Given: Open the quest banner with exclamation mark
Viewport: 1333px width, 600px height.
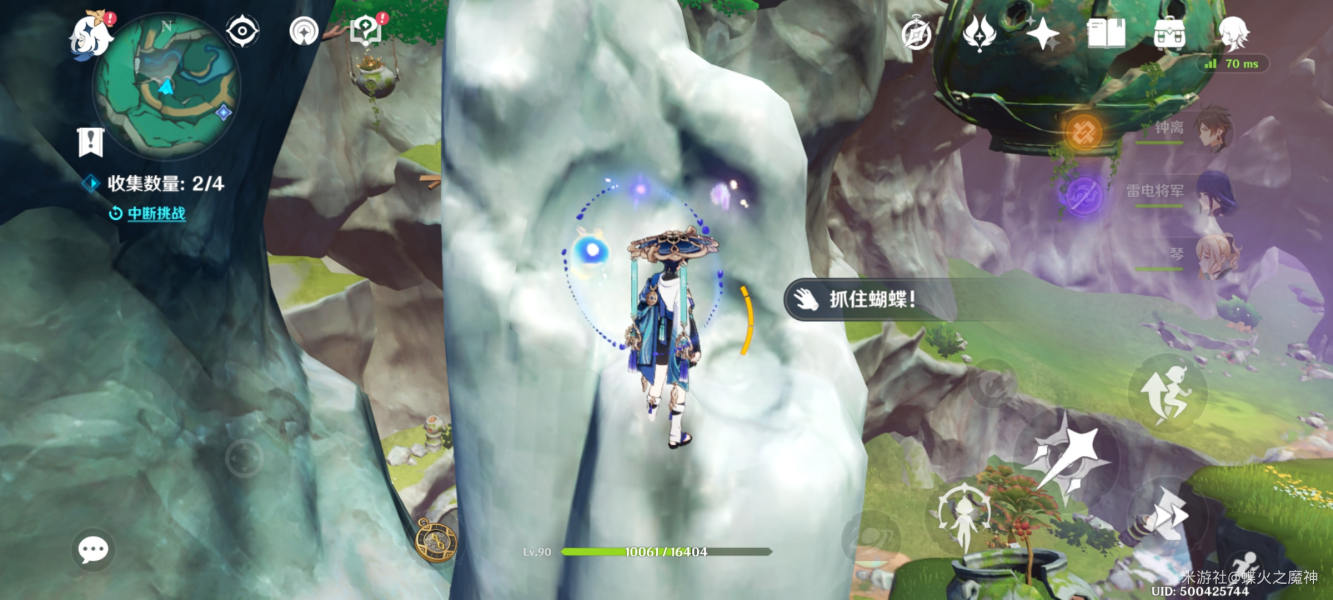Looking at the screenshot, I should coord(91,142).
